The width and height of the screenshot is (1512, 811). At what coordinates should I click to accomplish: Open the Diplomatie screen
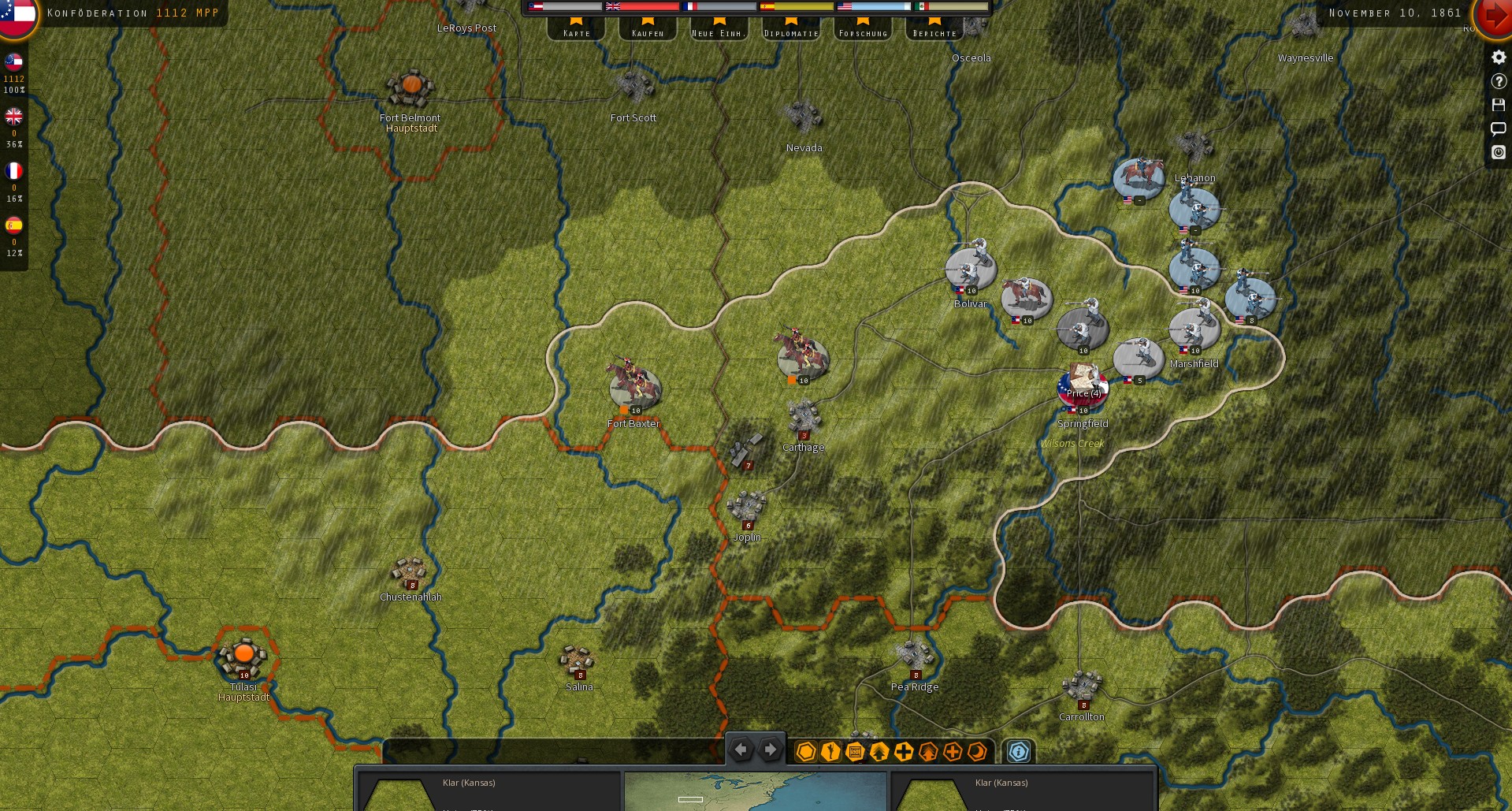point(791,30)
